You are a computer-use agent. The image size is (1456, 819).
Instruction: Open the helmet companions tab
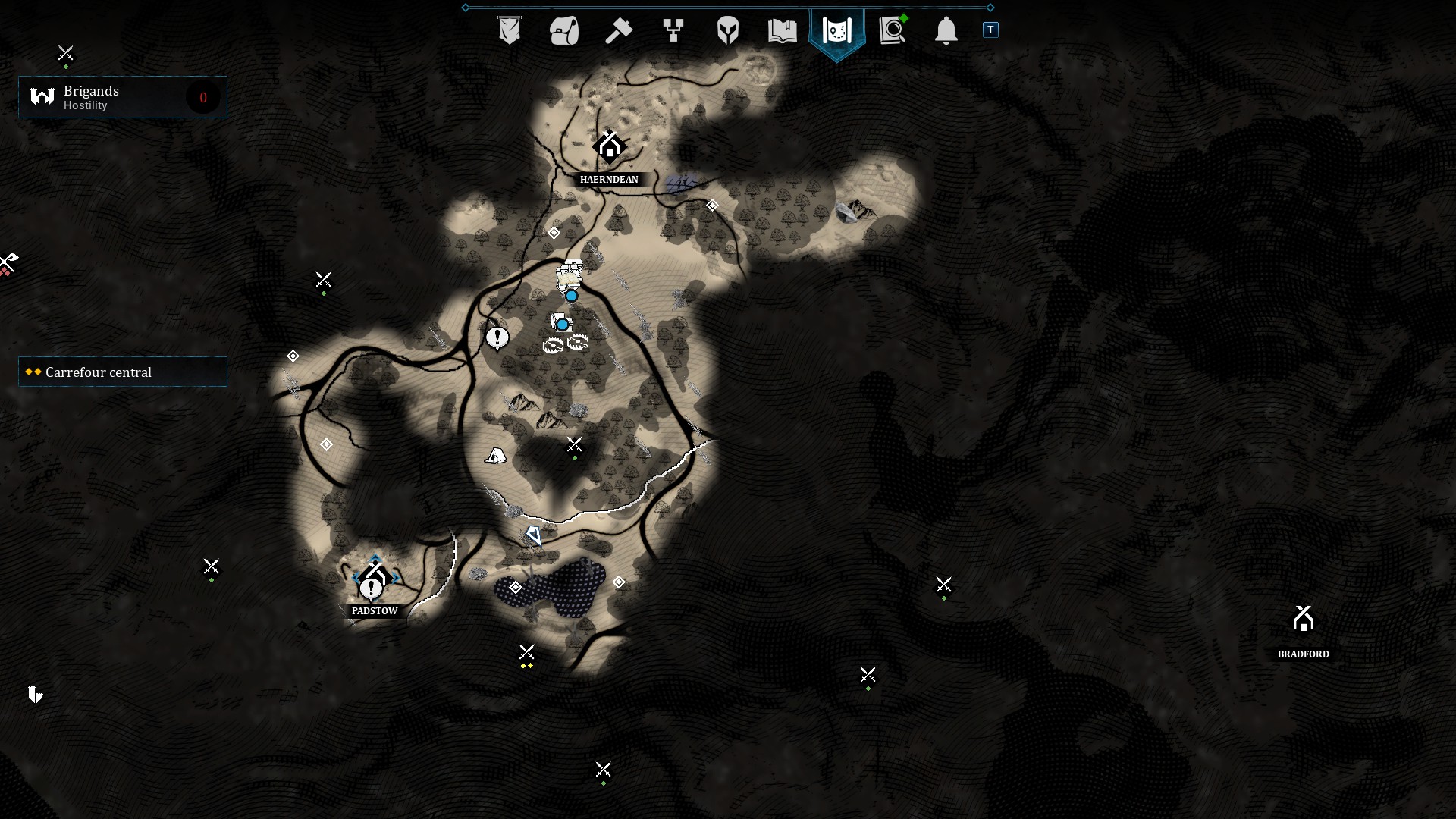pyautogui.click(x=728, y=30)
